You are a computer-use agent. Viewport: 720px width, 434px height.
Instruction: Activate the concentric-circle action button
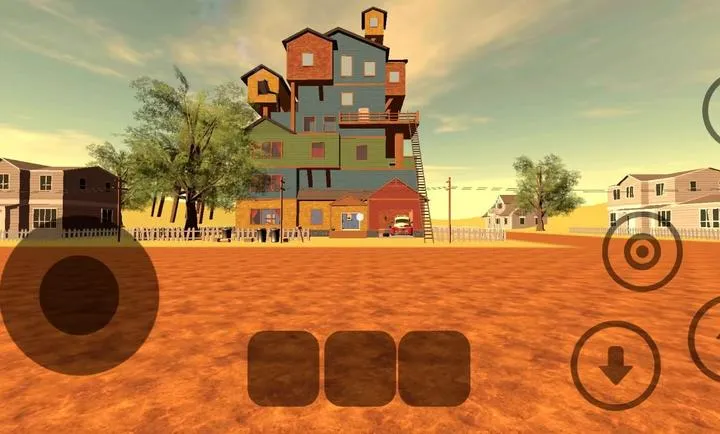click(642, 251)
